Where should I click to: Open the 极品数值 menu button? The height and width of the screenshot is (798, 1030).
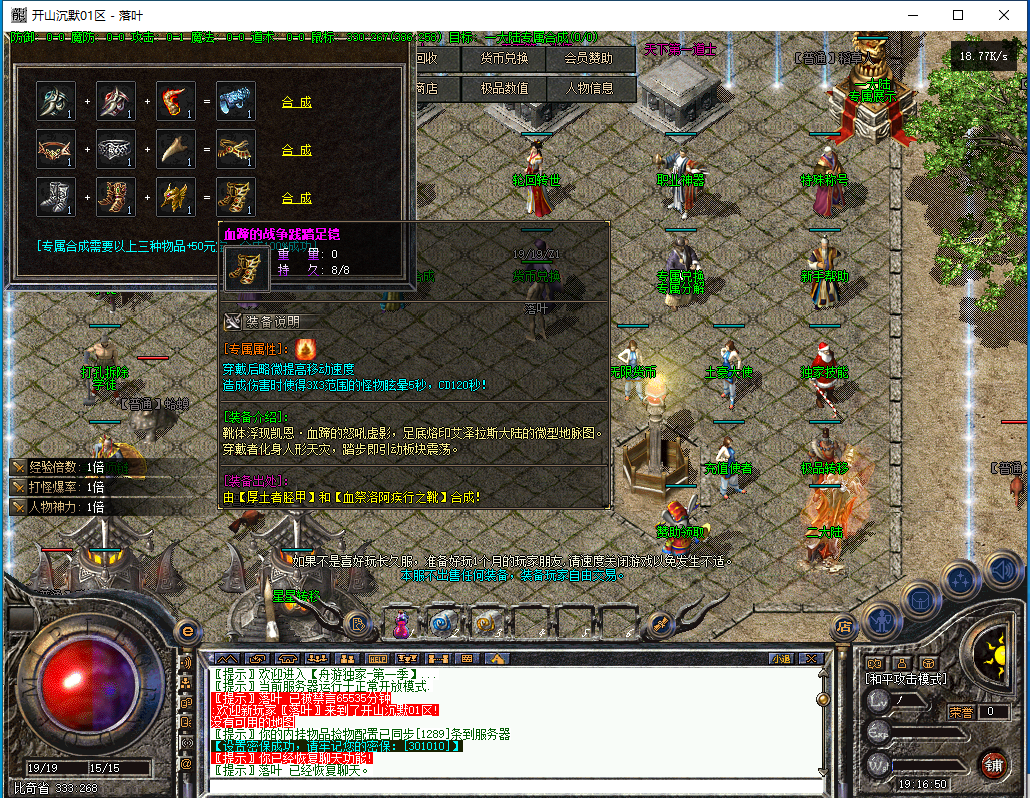pos(504,88)
